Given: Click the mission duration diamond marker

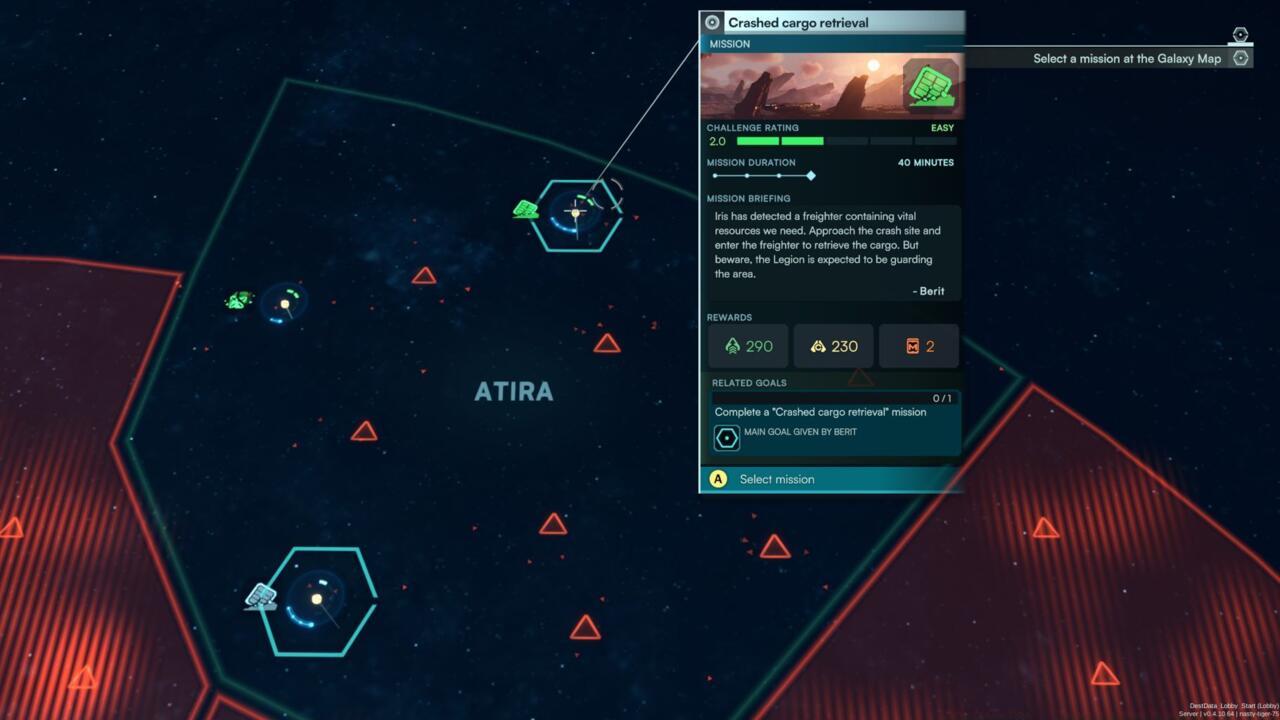Looking at the screenshot, I should click(x=811, y=175).
